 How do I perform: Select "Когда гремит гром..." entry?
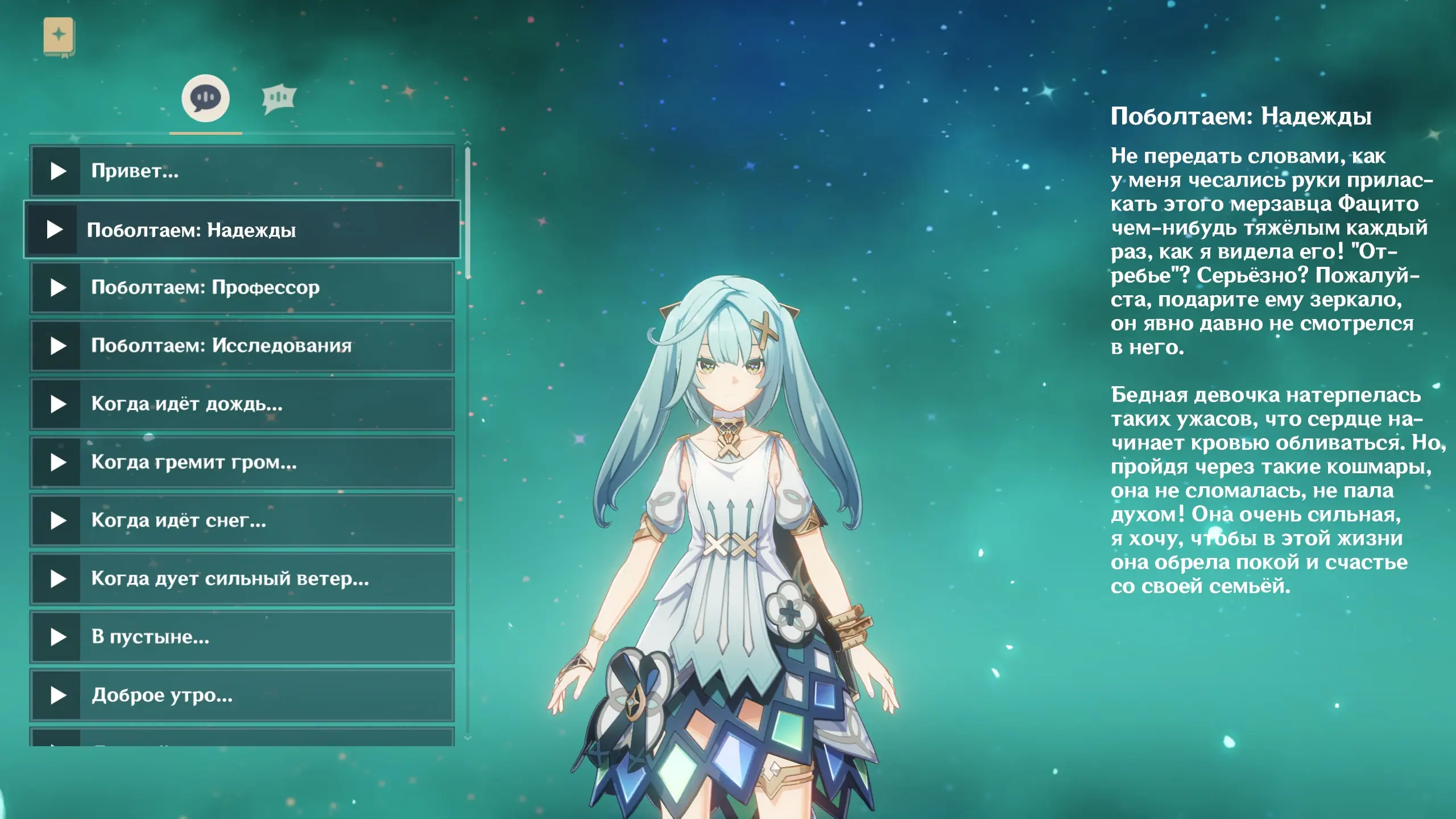tap(242, 462)
